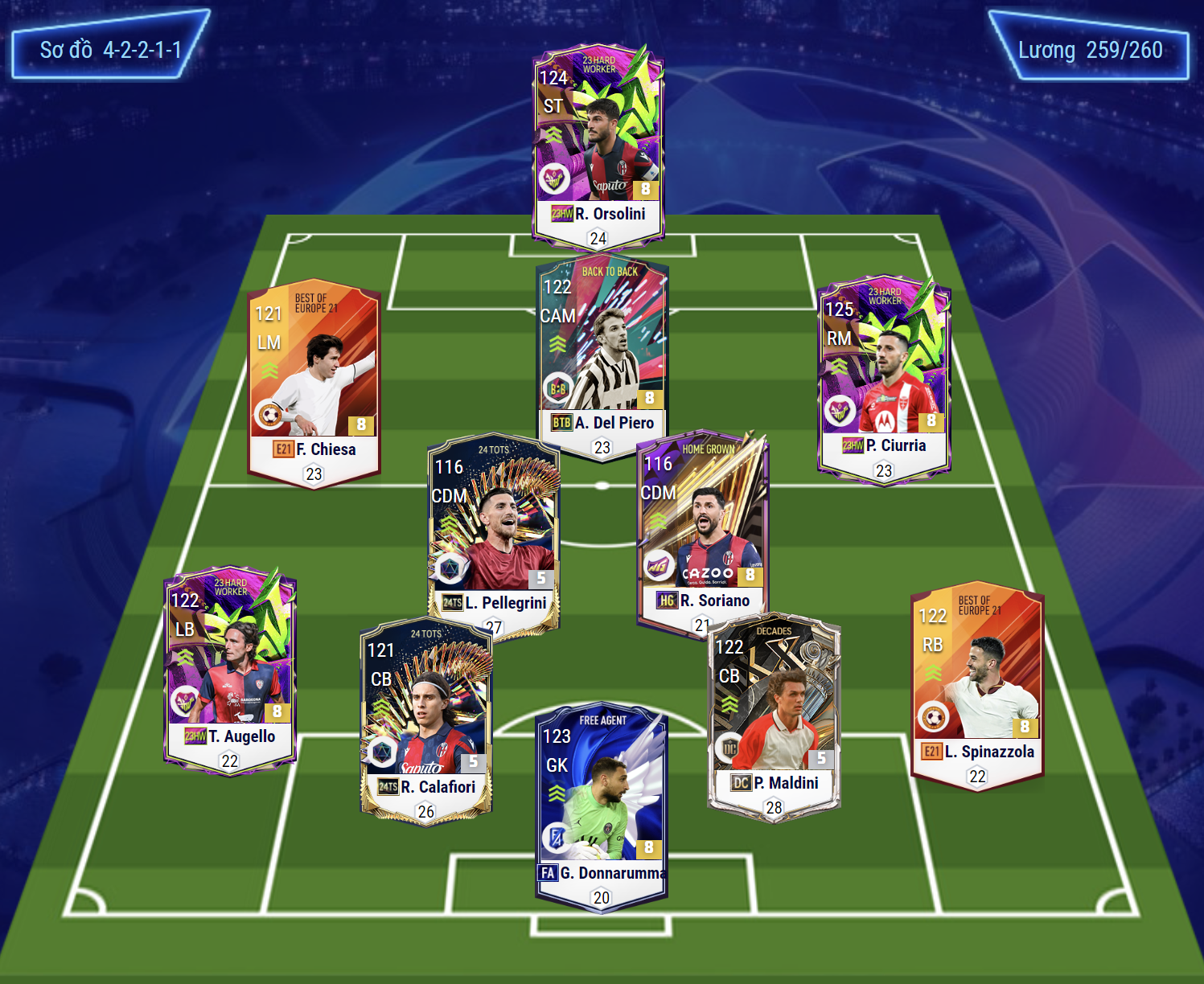The height and width of the screenshot is (984, 1204).
Task: Select the G. Donnarumma goalkeeper card
Action: (x=602, y=804)
